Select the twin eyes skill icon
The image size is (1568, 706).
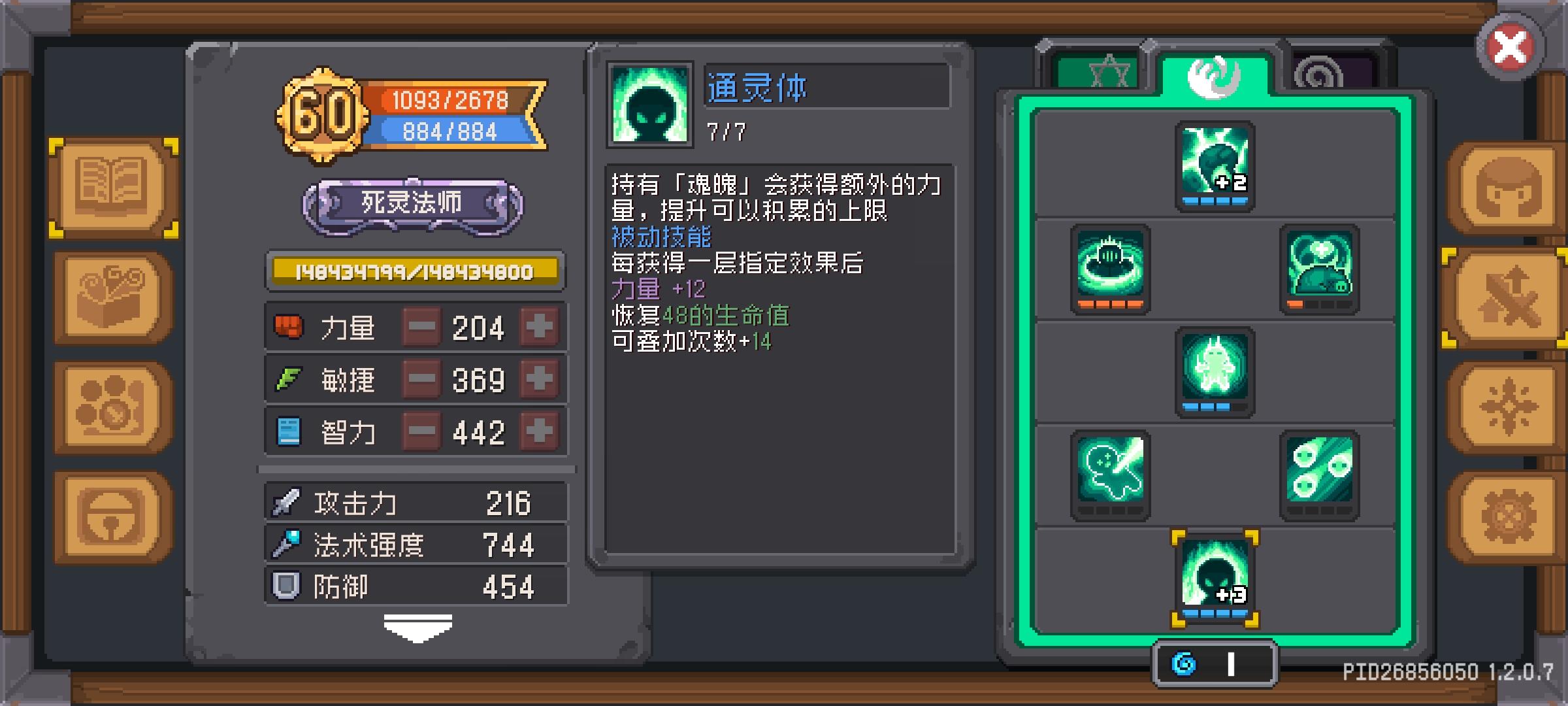[x=1320, y=476]
